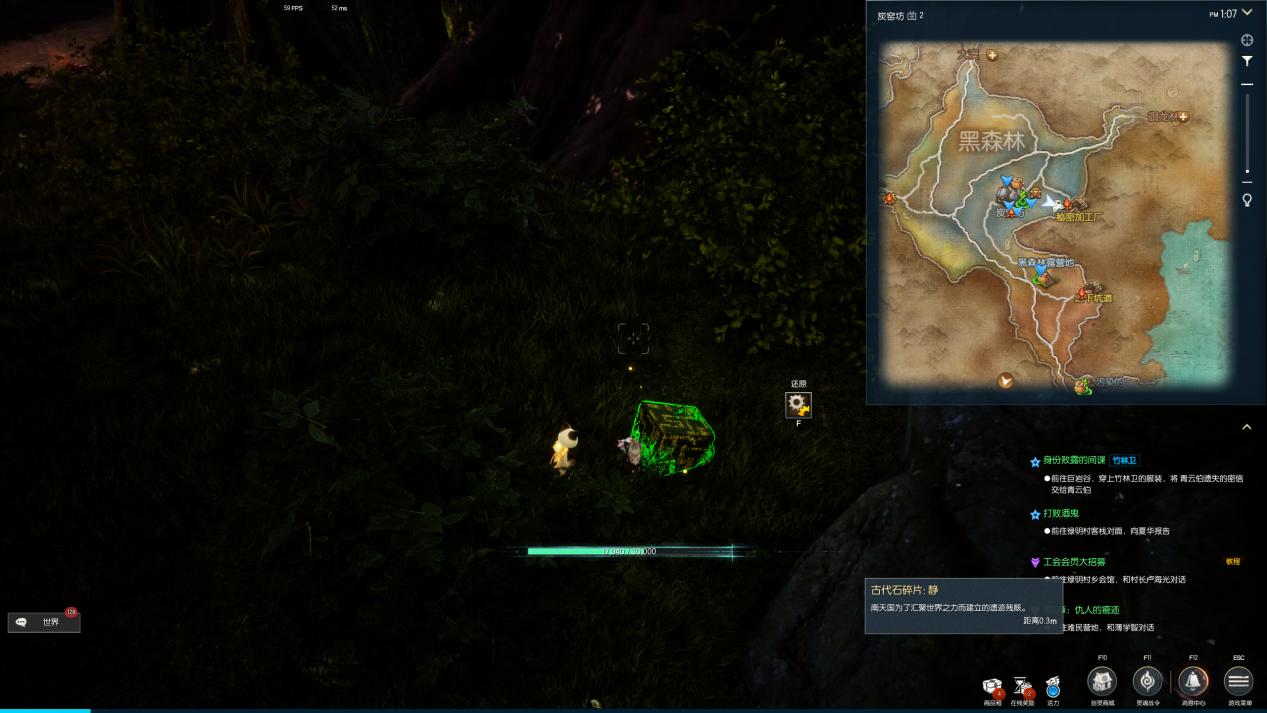Open the 灵魂敕令 swirl icon
Image resolution: width=1267 pixels, height=713 pixels.
pos(1147,681)
